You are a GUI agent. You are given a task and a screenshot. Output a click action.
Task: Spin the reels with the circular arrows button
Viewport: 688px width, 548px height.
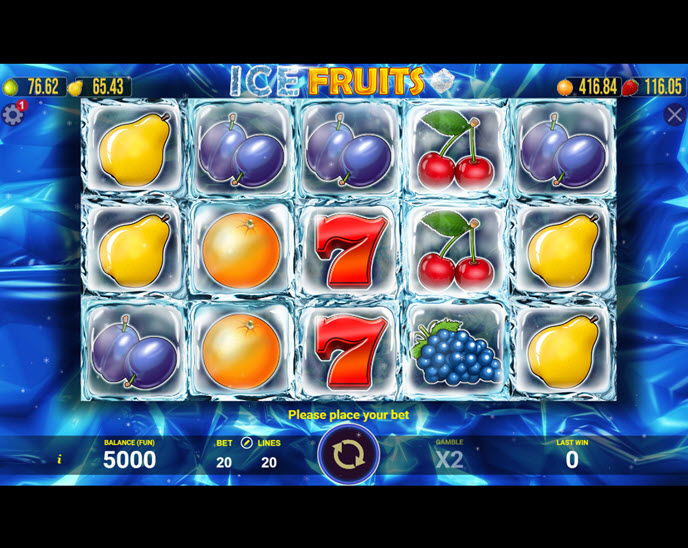coord(348,455)
